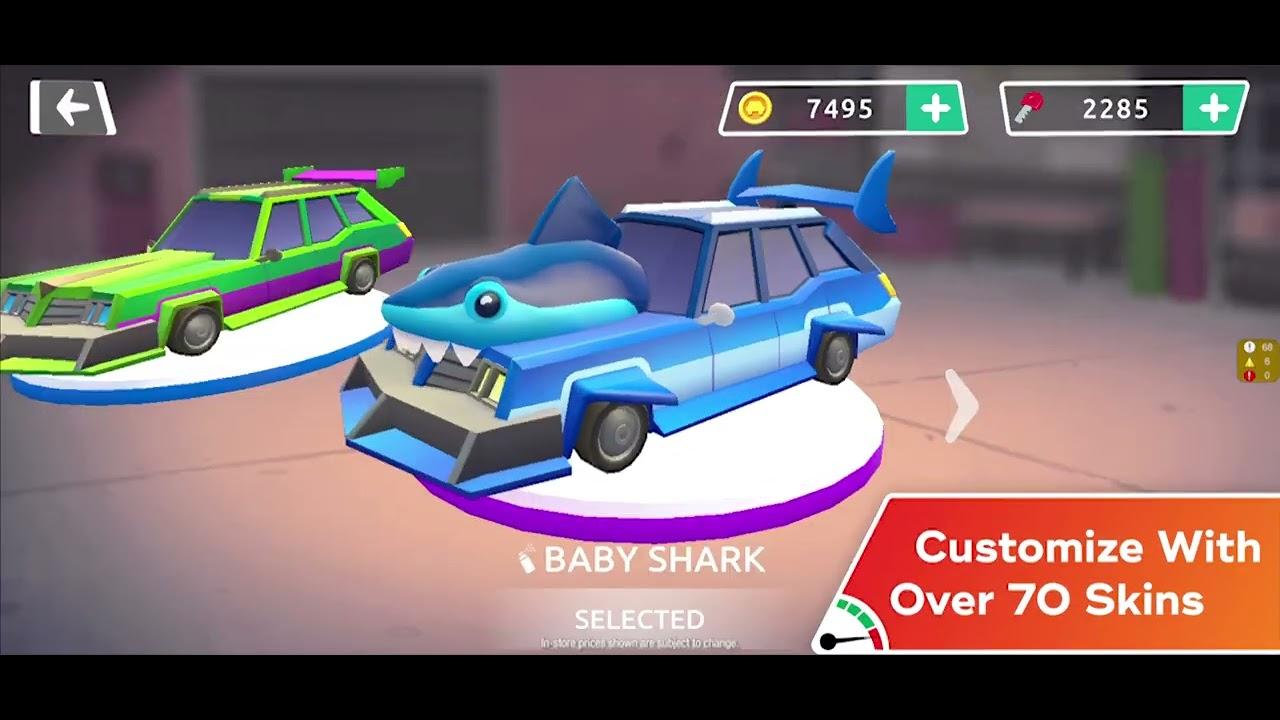Click the red key currency icon
Image resolution: width=1280 pixels, height=720 pixels.
(x=1028, y=106)
